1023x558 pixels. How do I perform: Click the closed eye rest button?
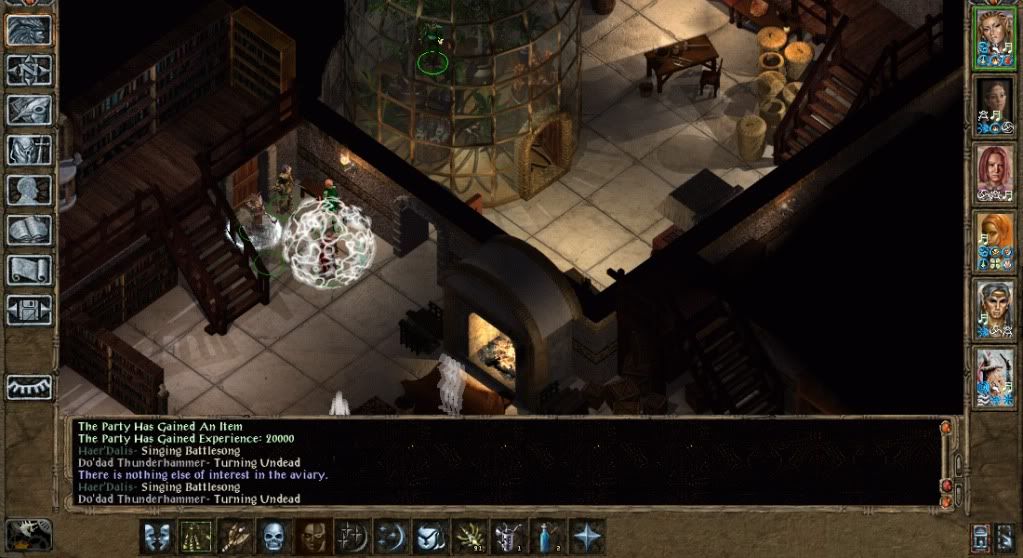coord(29,387)
